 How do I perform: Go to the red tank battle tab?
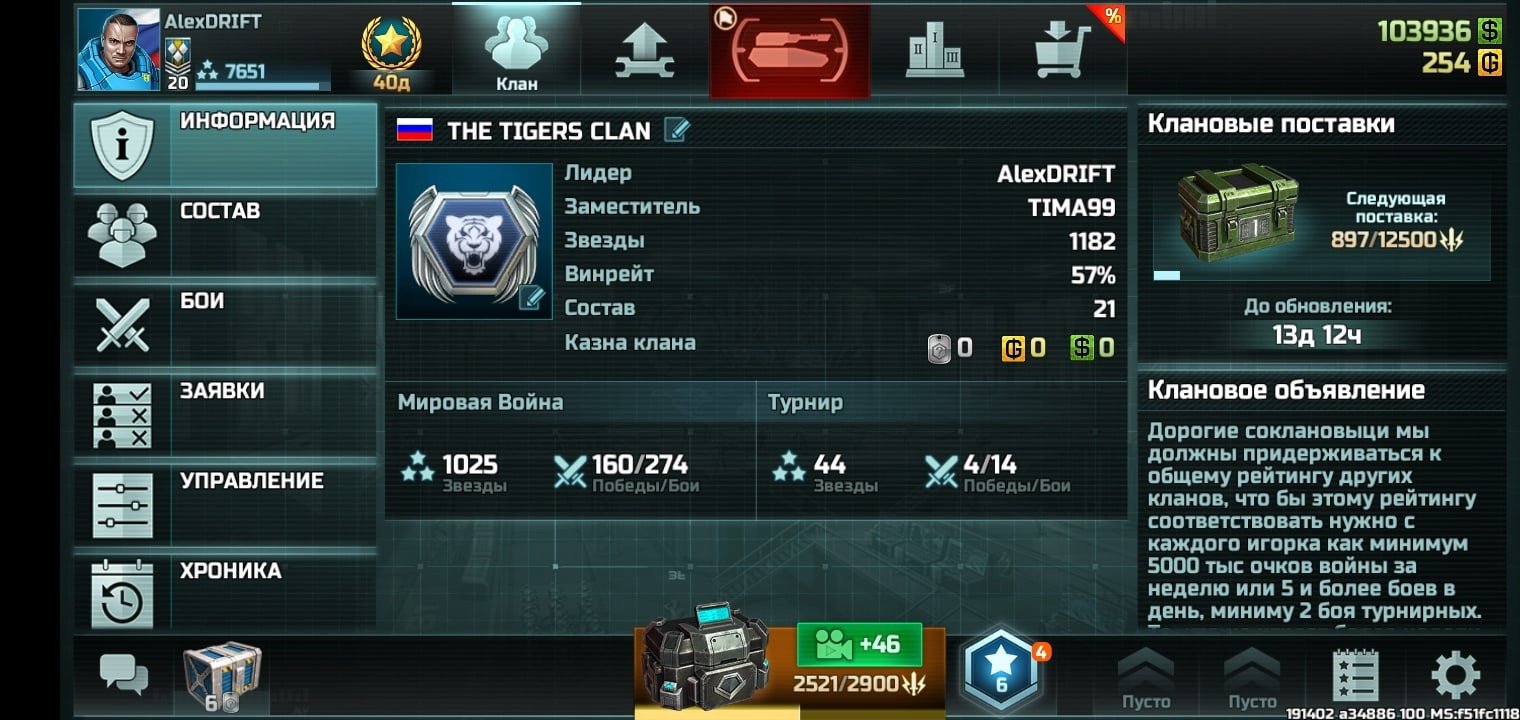point(789,50)
